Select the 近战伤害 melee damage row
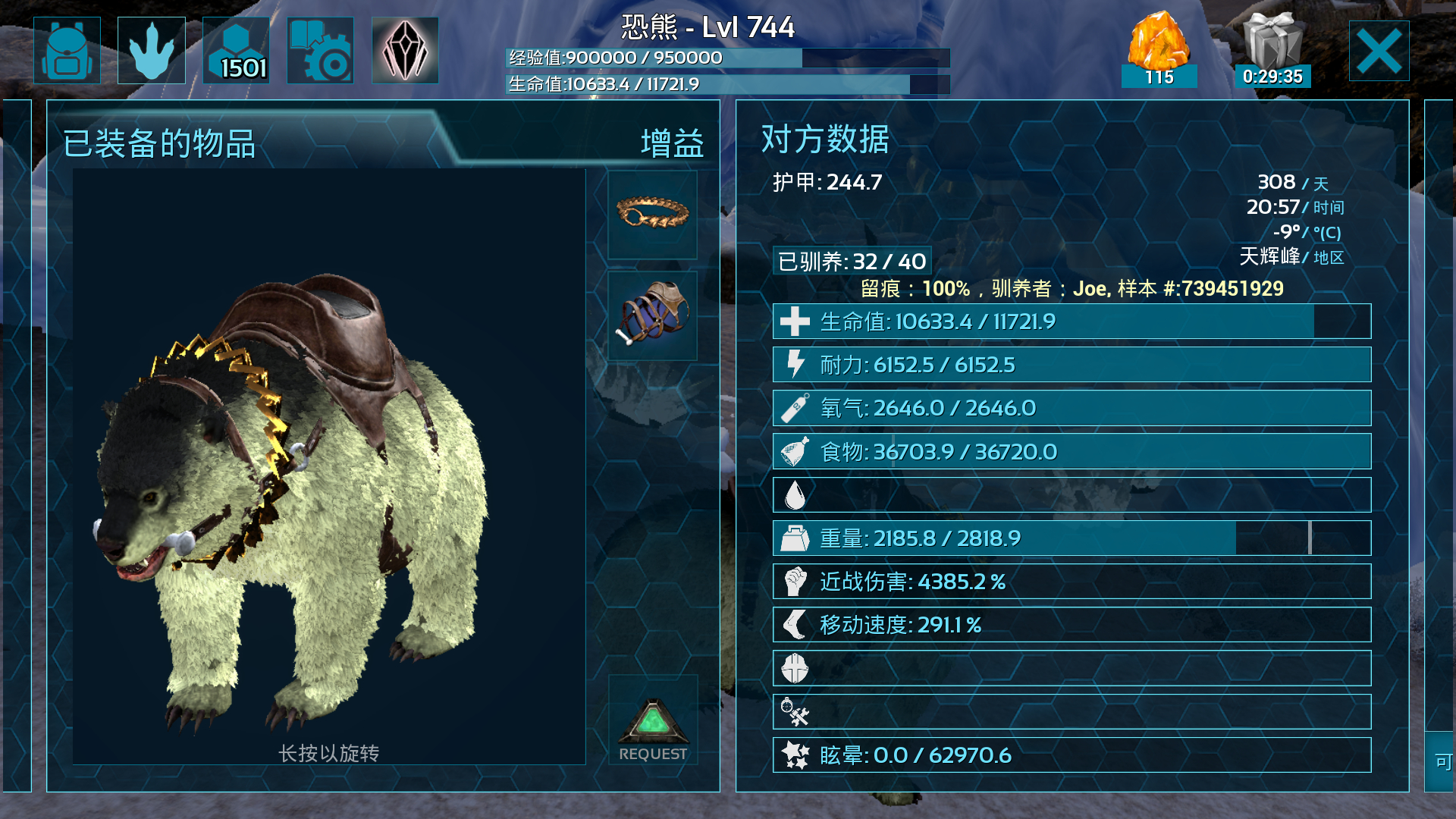1456x819 pixels. coord(1071,582)
